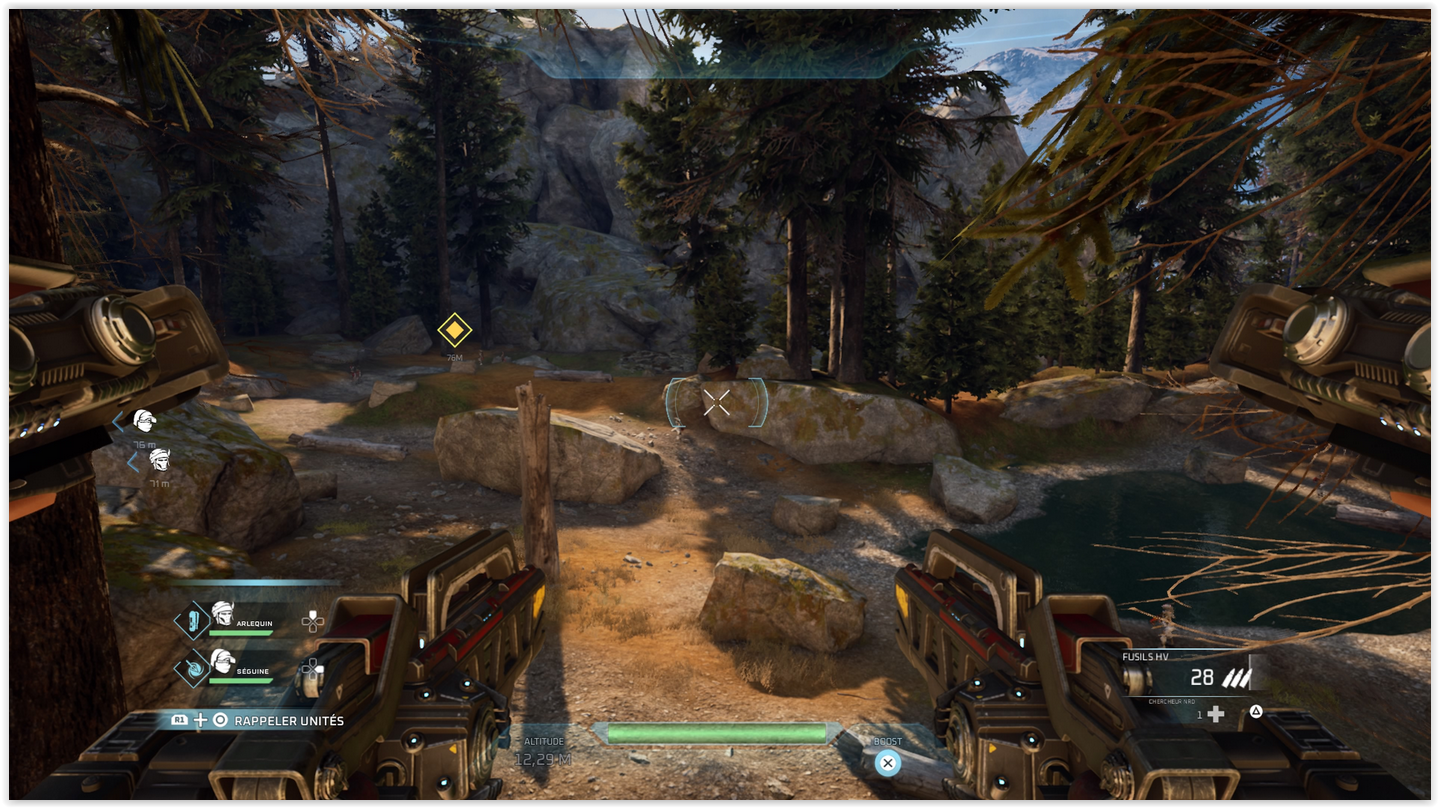Activate Arlequin's ability icon in the diamond frame
The height and width of the screenshot is (808, 1439).
point(192,621)
